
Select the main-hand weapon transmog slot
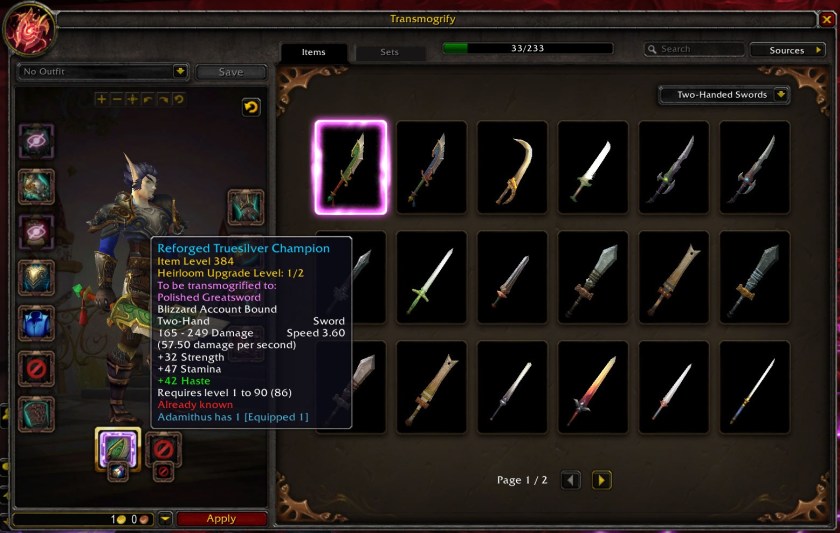tap(117, 446)
